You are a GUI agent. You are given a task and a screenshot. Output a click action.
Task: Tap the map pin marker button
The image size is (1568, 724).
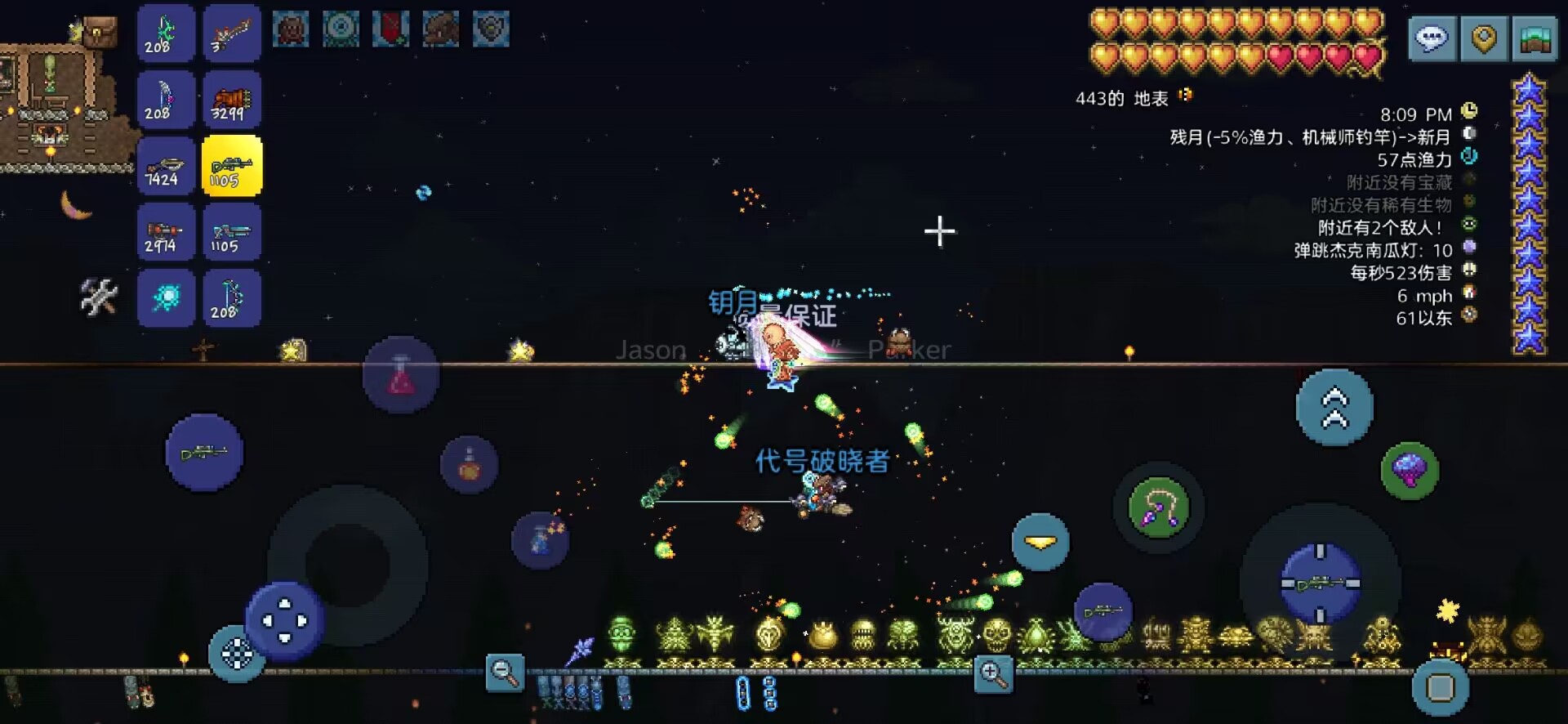tap(1483, 38)
